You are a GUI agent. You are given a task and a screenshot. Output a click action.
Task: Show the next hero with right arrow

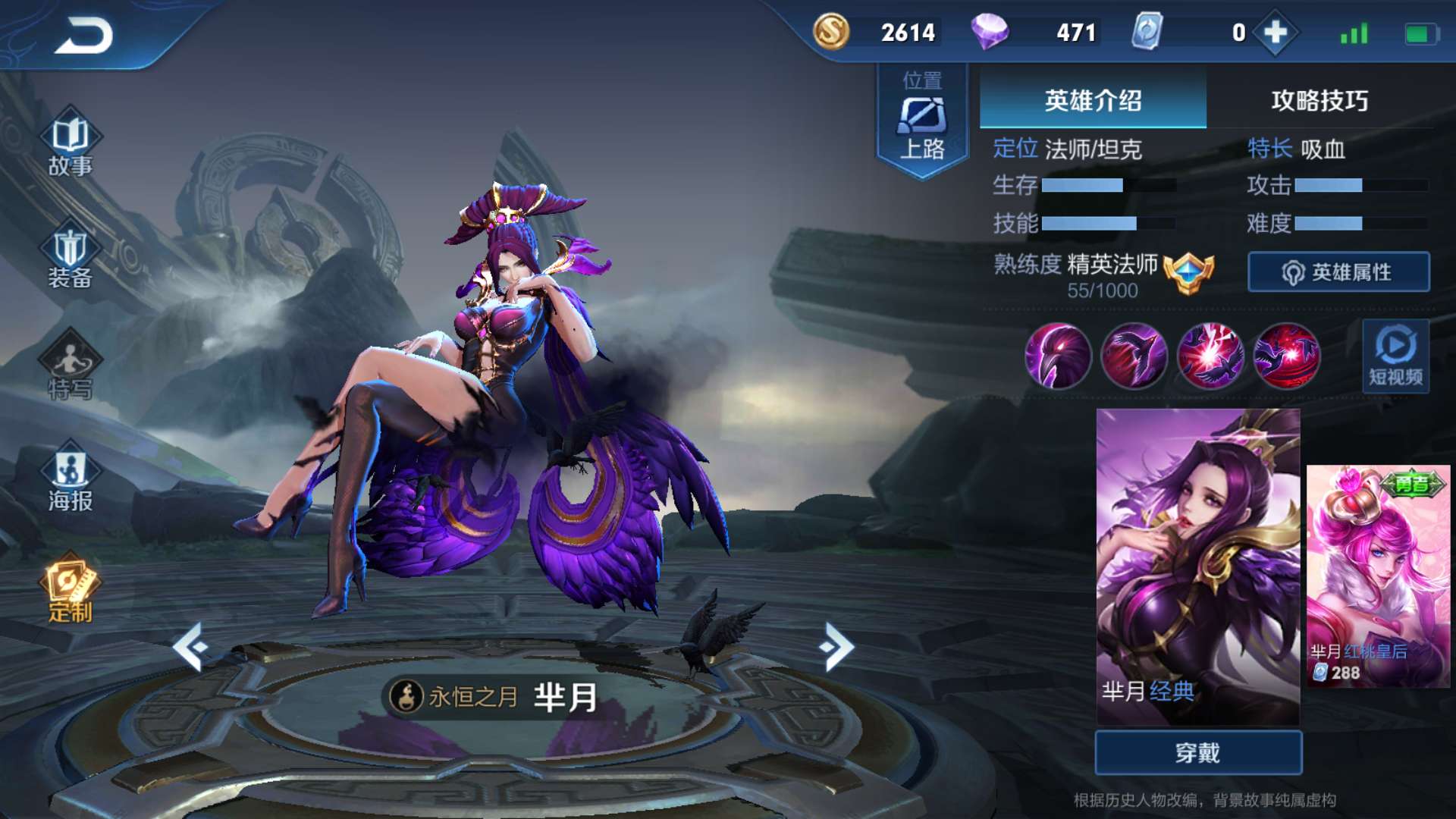837,646
